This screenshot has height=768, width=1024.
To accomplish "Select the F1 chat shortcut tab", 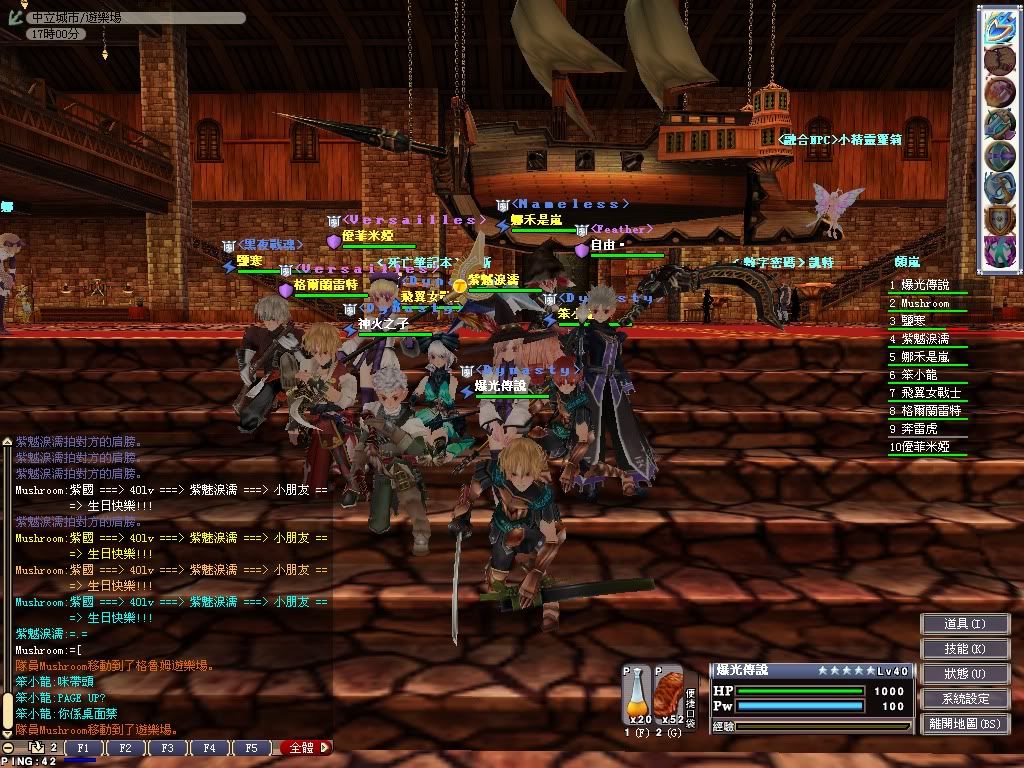I will (83, 747).
